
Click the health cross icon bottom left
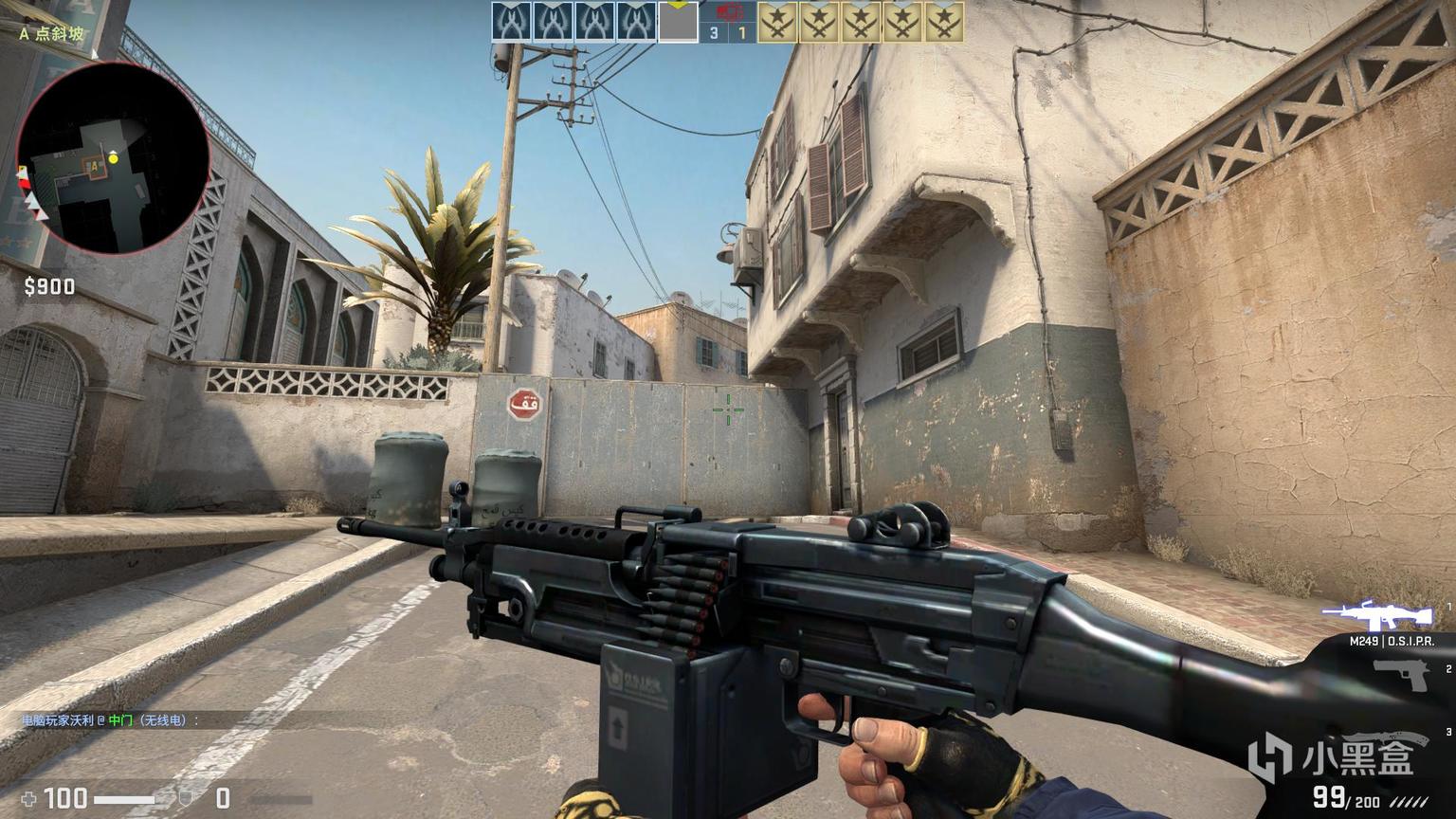coord(28,799)
